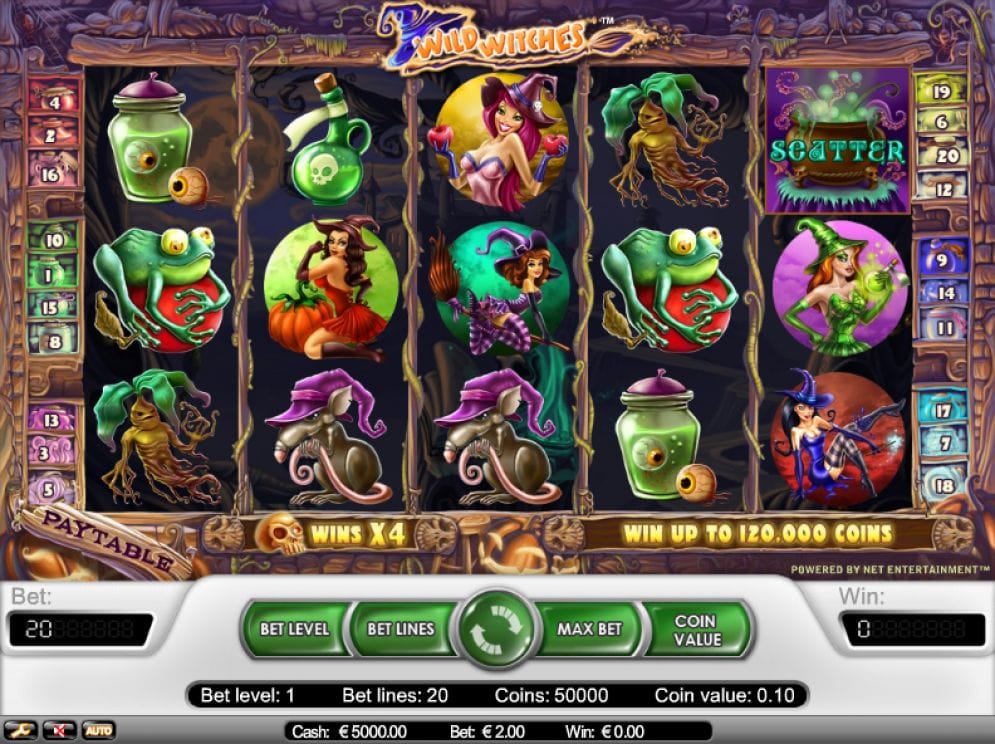Activate the Max Bet button
The width and height of the screenshot is (995, 744).
tap(589, 629)
